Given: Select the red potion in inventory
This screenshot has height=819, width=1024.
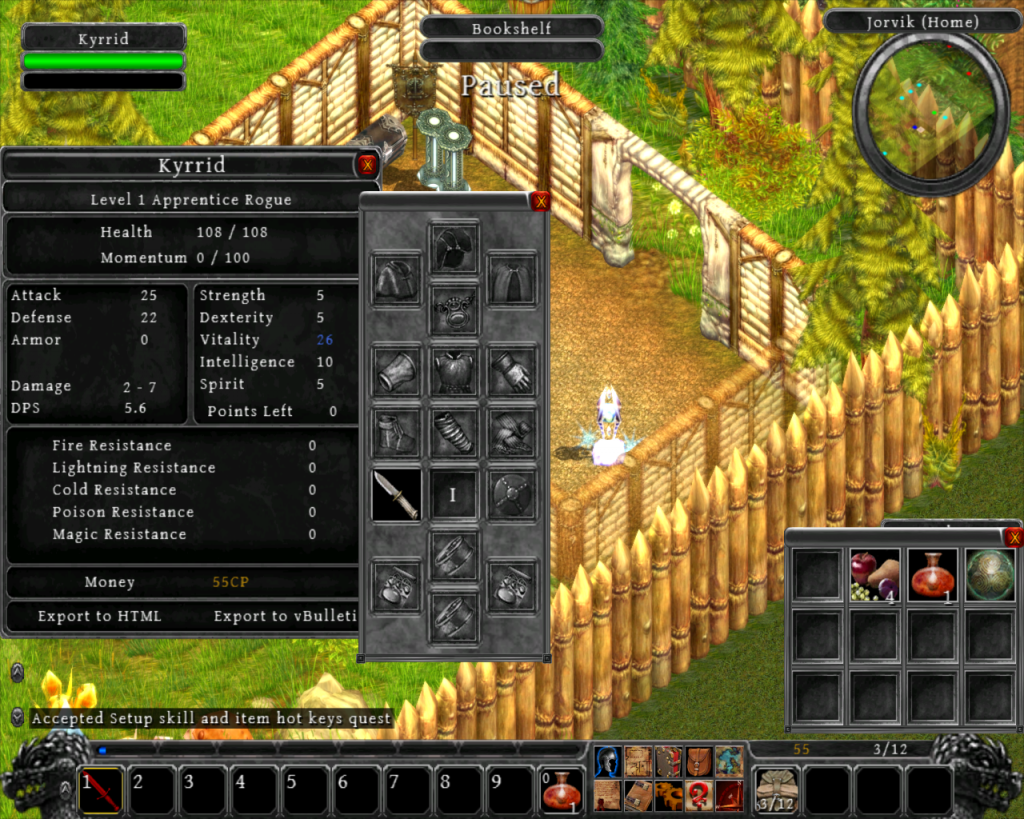Looking at the screenshot, I should [x=932, y=575].
